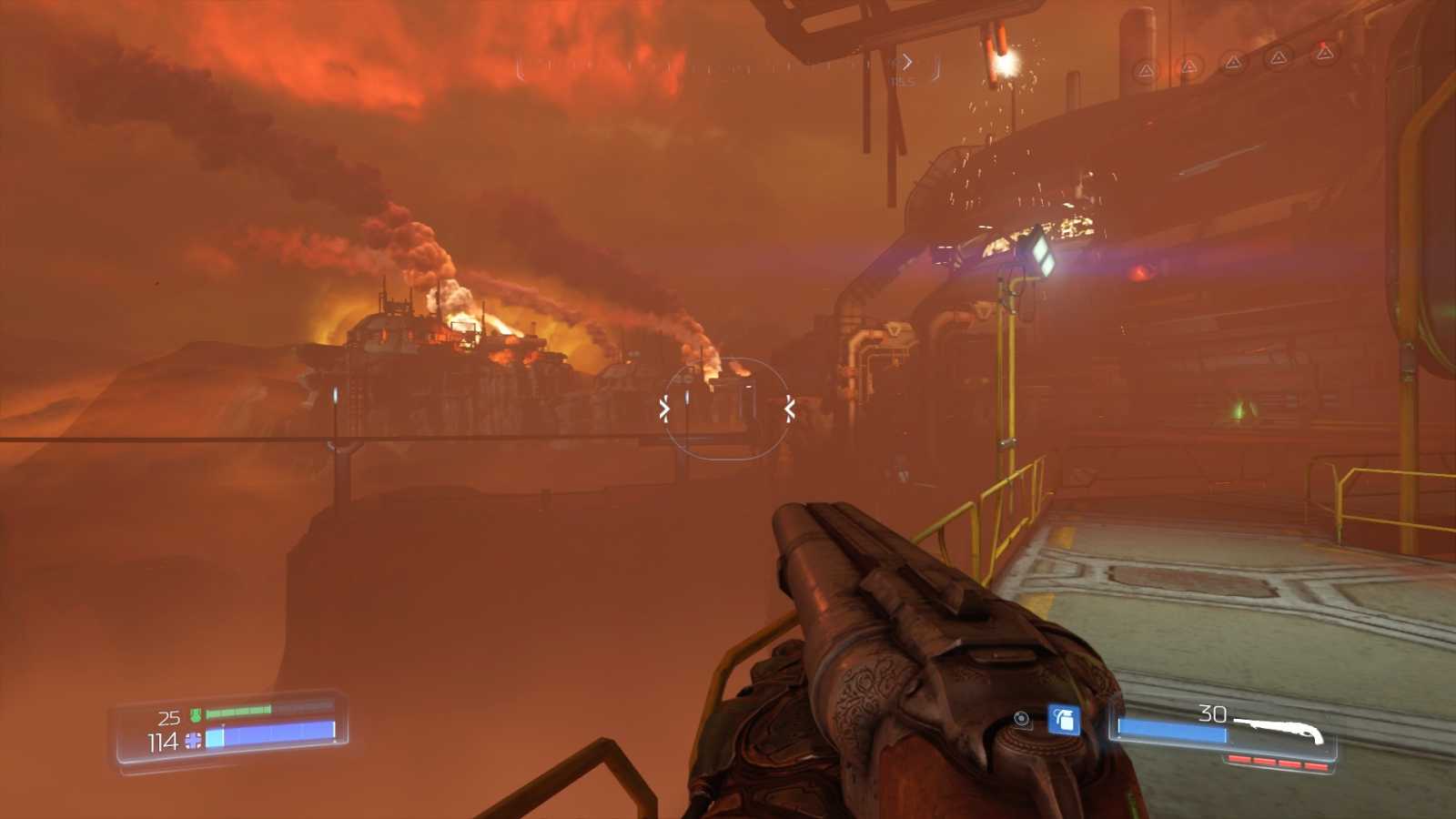The width and height of the screenshot is (1456, 819).
Task: Click the white shotgun weapon silhouette
Action: coord(1280,728)
